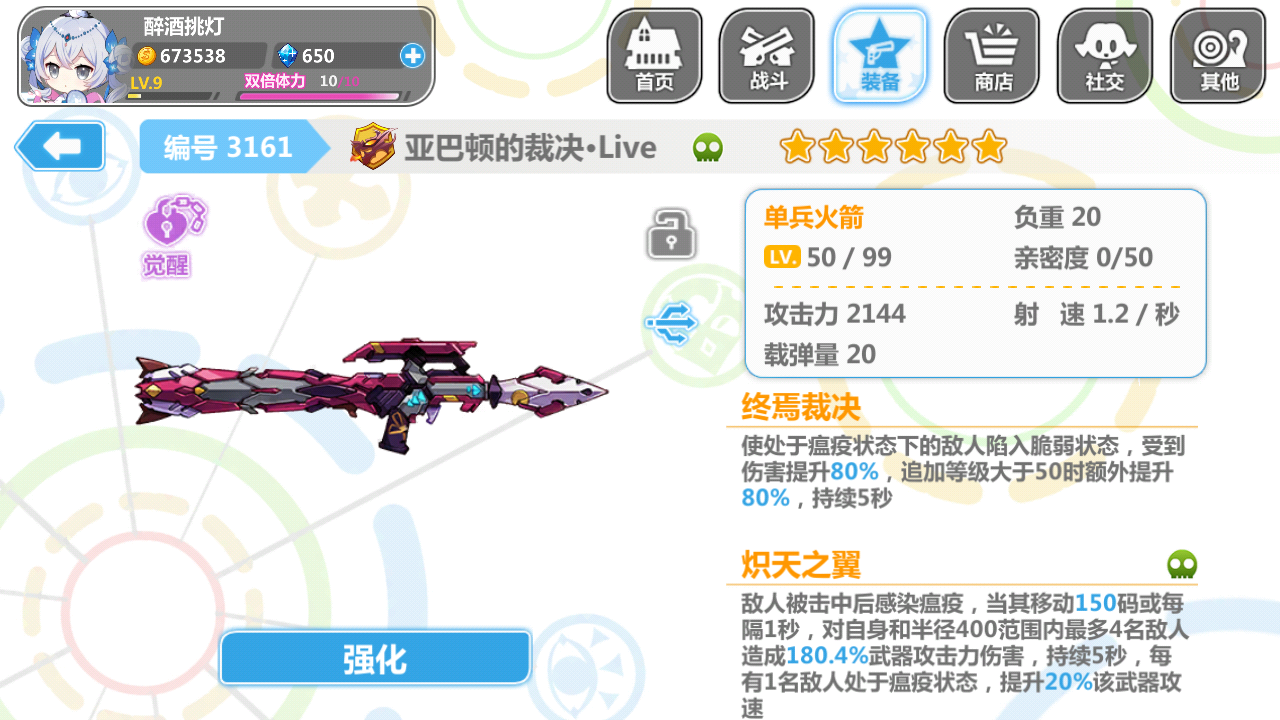
Task: Click the weapon chest icon beside the name
Action: click(374, 147)
